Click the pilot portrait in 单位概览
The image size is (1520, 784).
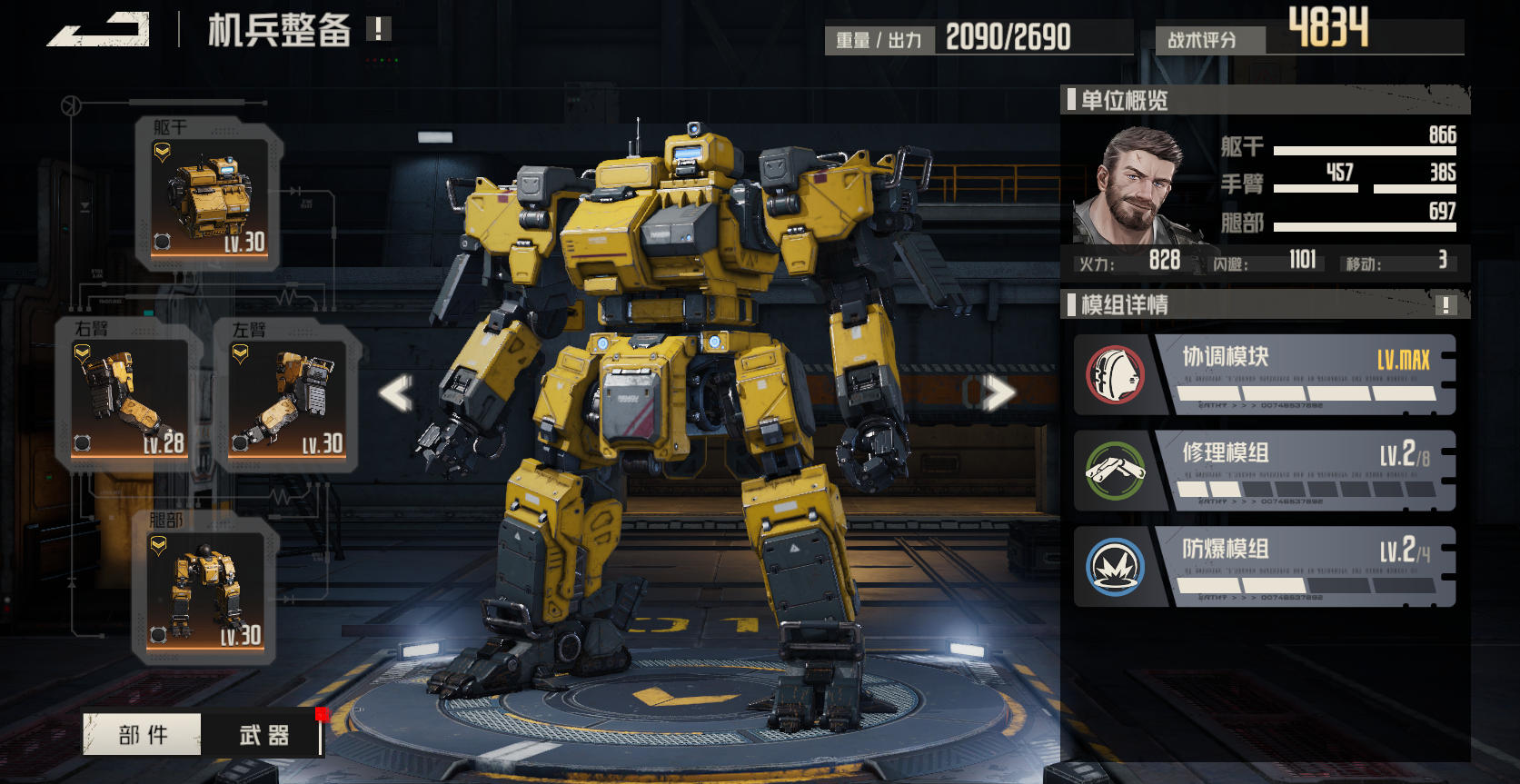click(1134, 186)
